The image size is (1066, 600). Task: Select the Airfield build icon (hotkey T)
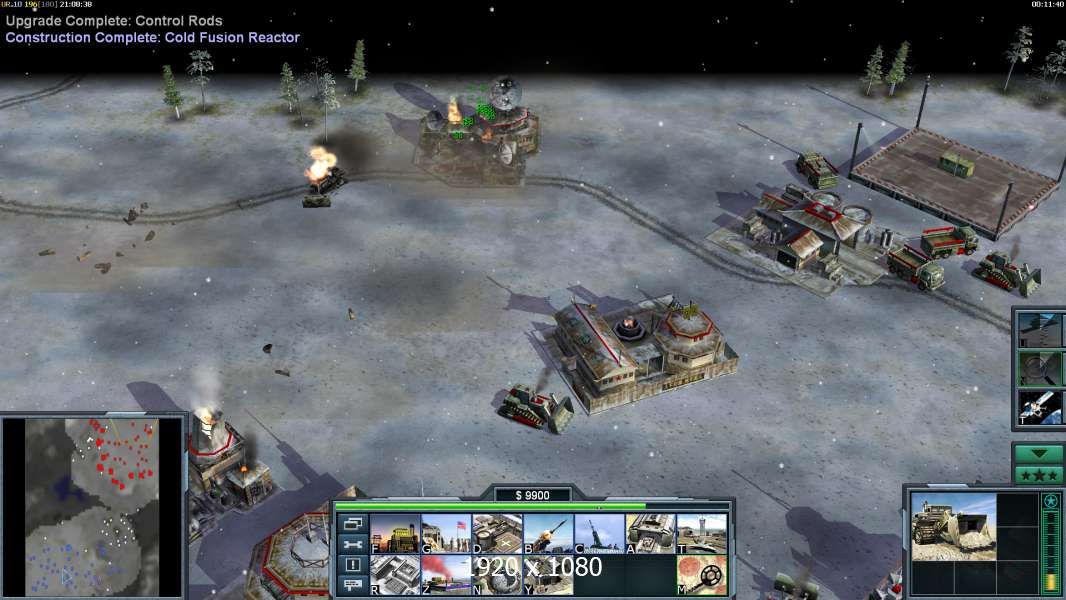point(701,534)
